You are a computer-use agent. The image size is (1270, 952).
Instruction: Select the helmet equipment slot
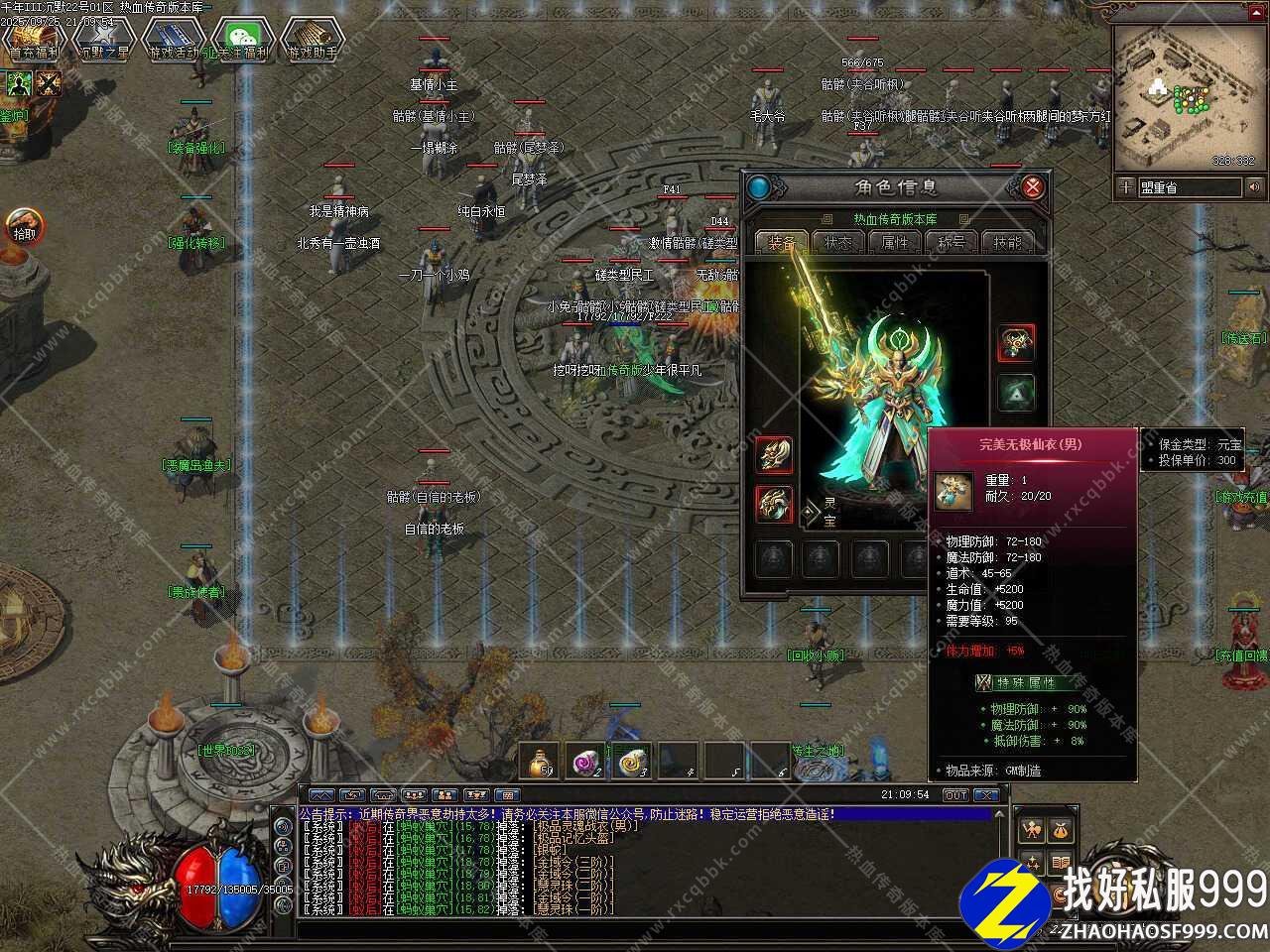pos(1015,343)
